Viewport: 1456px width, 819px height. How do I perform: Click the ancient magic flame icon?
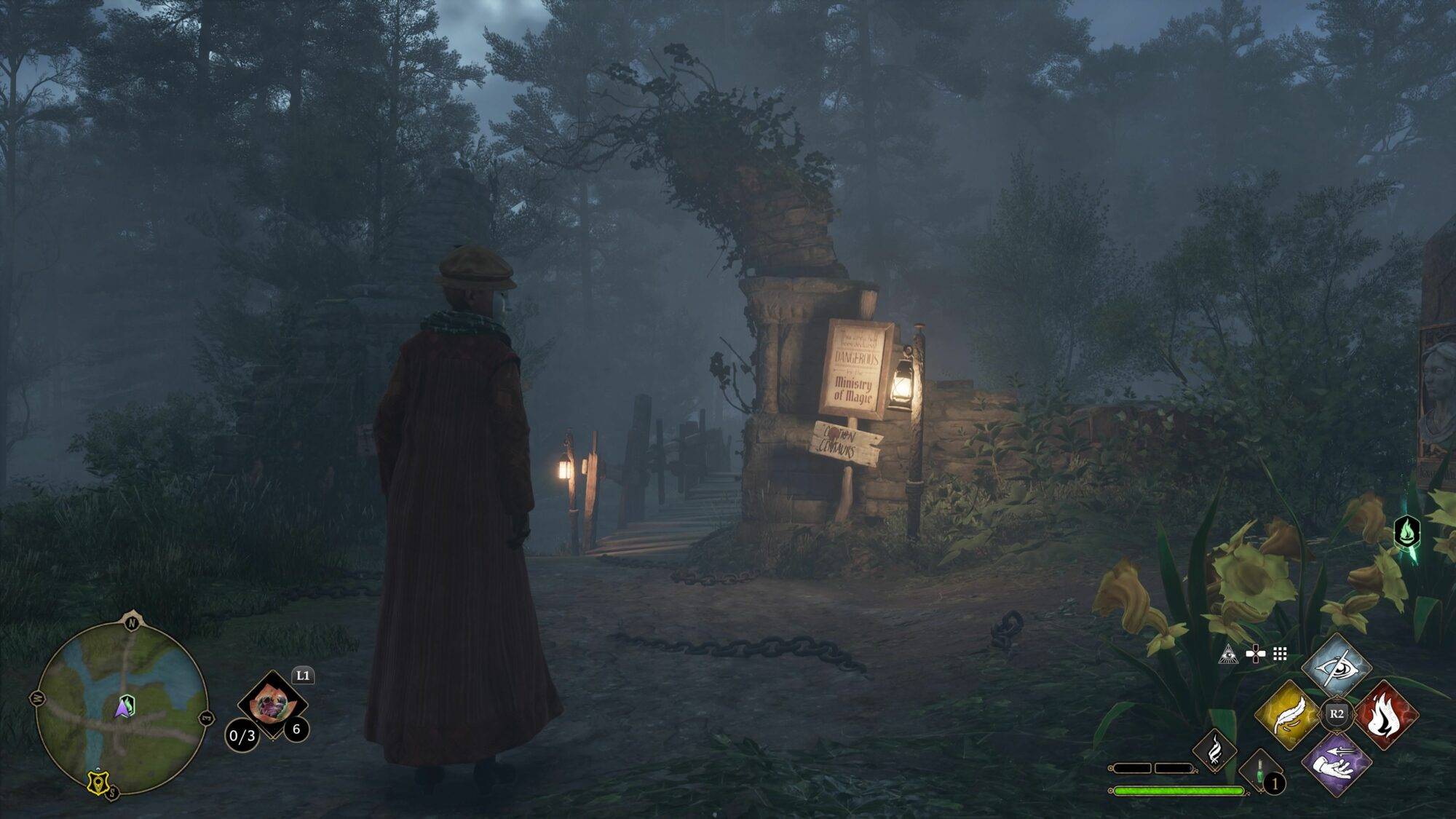(1214, 752)
